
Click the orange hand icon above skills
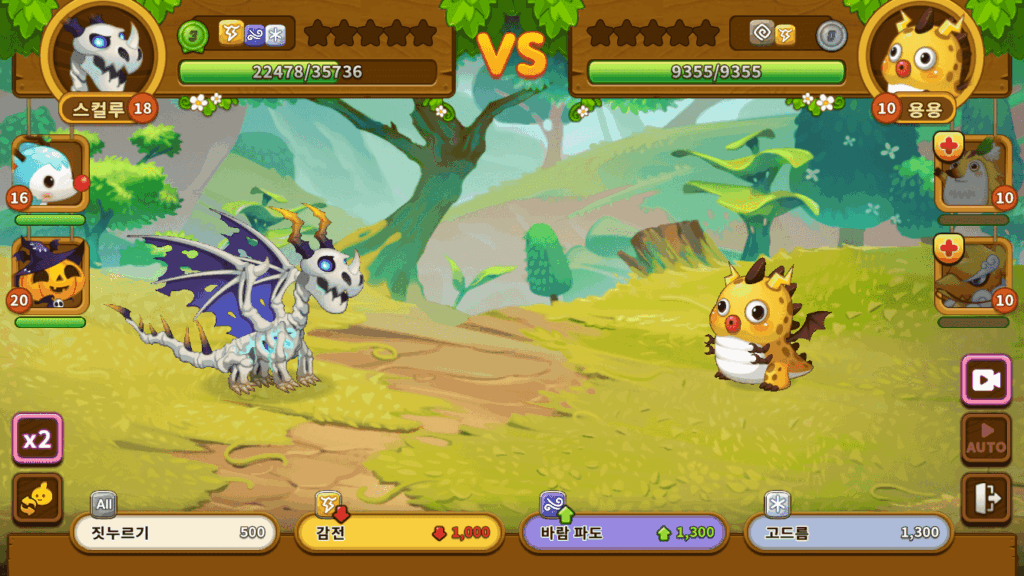[x=38, y=498]
